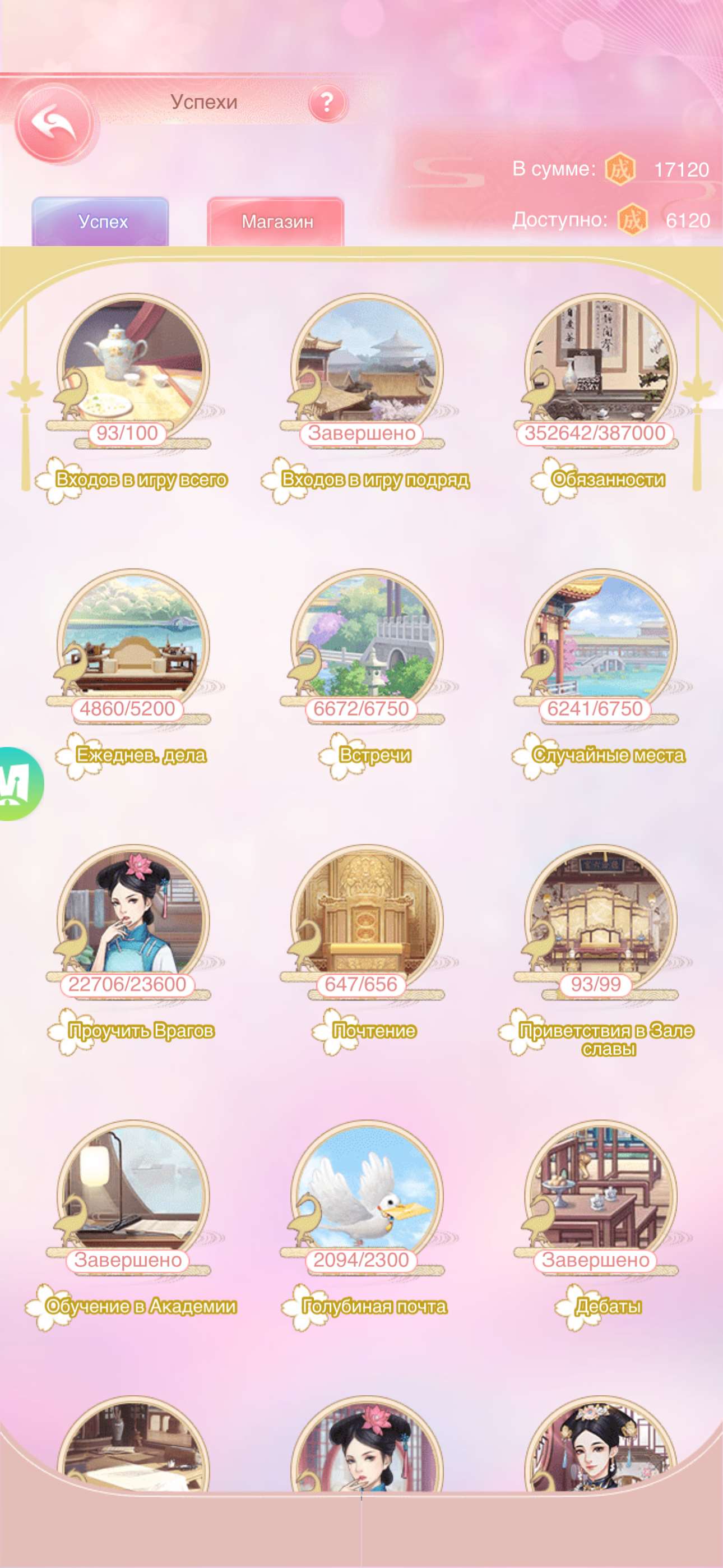Tap the currency icon next to 'Доступно'
Image resolution: width=723 pixels, height=1568 pixels.
[634, 220]
